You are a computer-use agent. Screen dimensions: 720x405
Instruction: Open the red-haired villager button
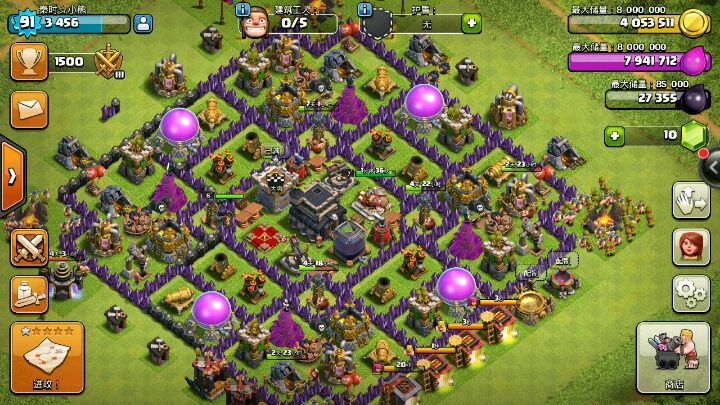690,246
